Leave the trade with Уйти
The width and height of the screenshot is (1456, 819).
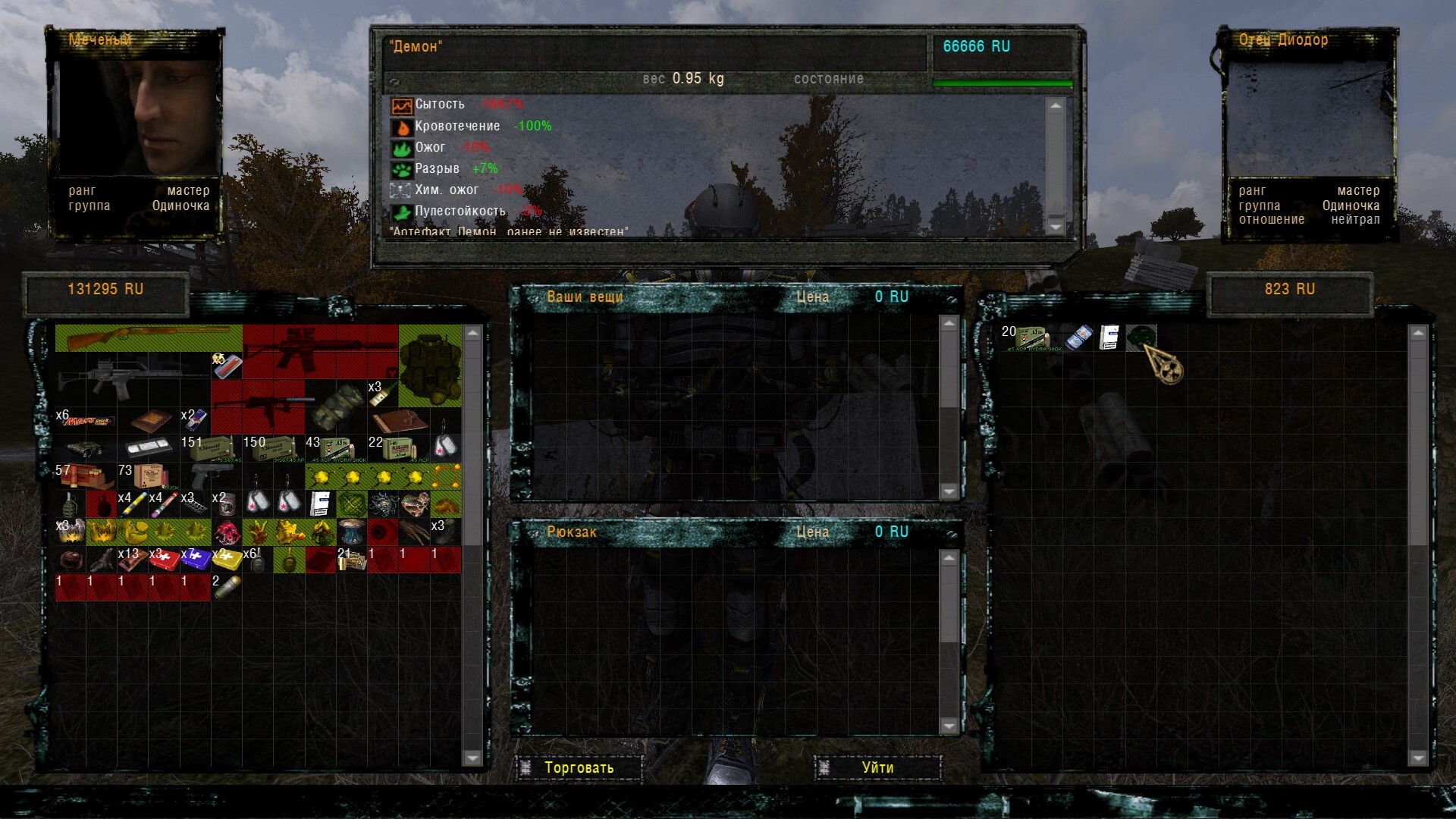pos(877,767)
